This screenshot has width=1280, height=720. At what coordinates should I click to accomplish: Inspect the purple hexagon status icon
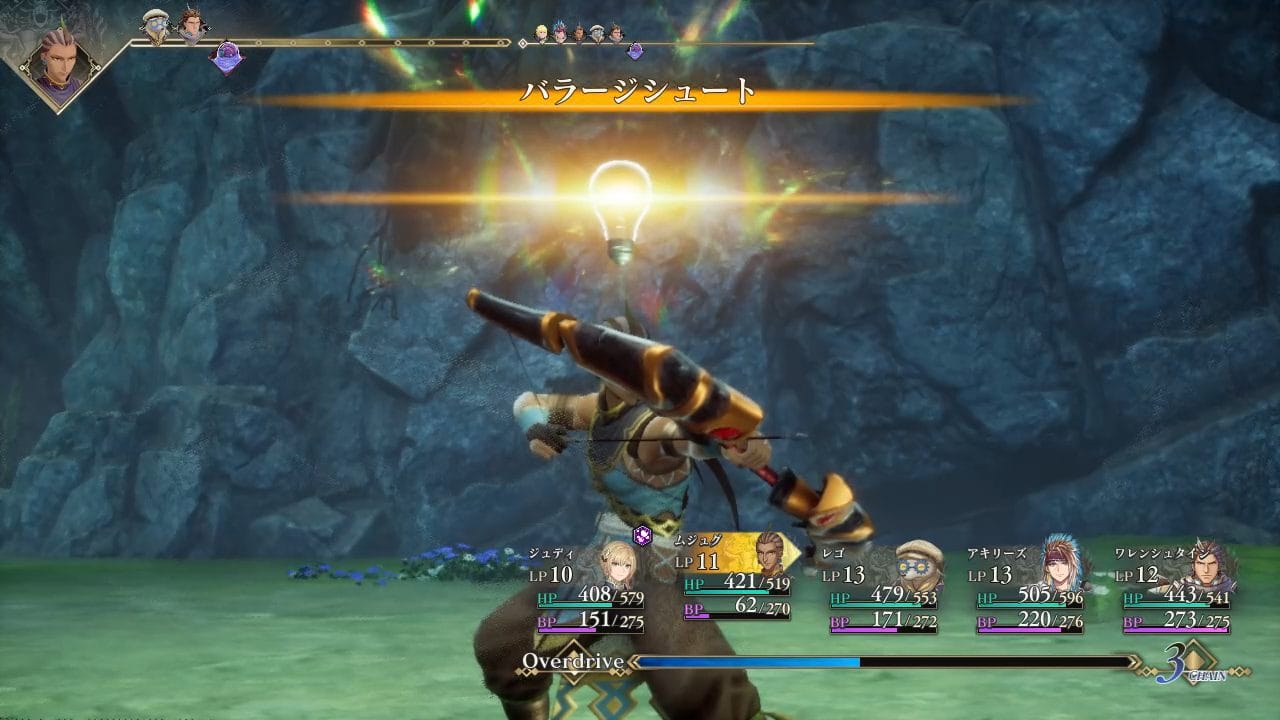[644, 536]
